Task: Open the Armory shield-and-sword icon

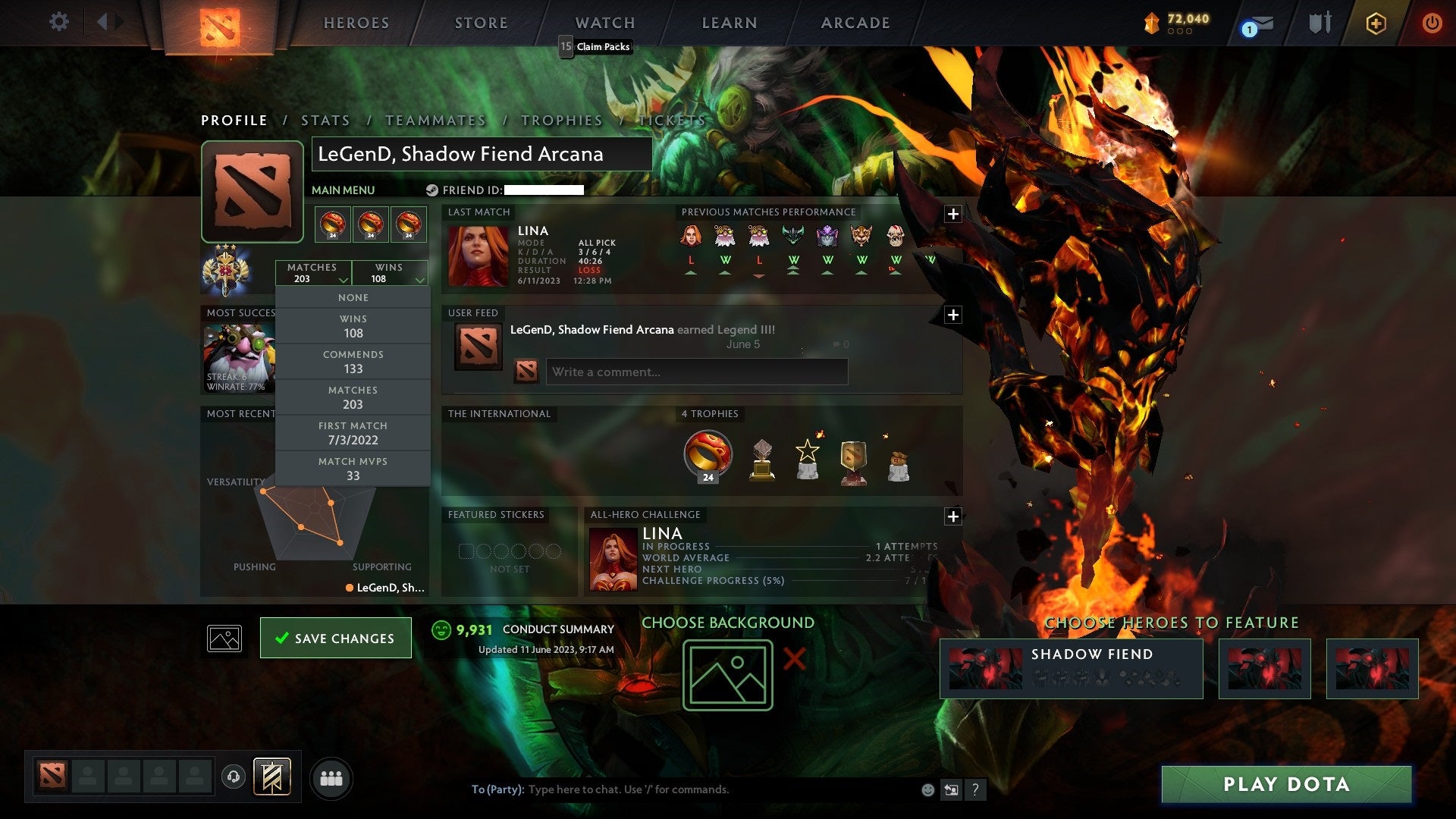Action: [x=1320, y=23]
